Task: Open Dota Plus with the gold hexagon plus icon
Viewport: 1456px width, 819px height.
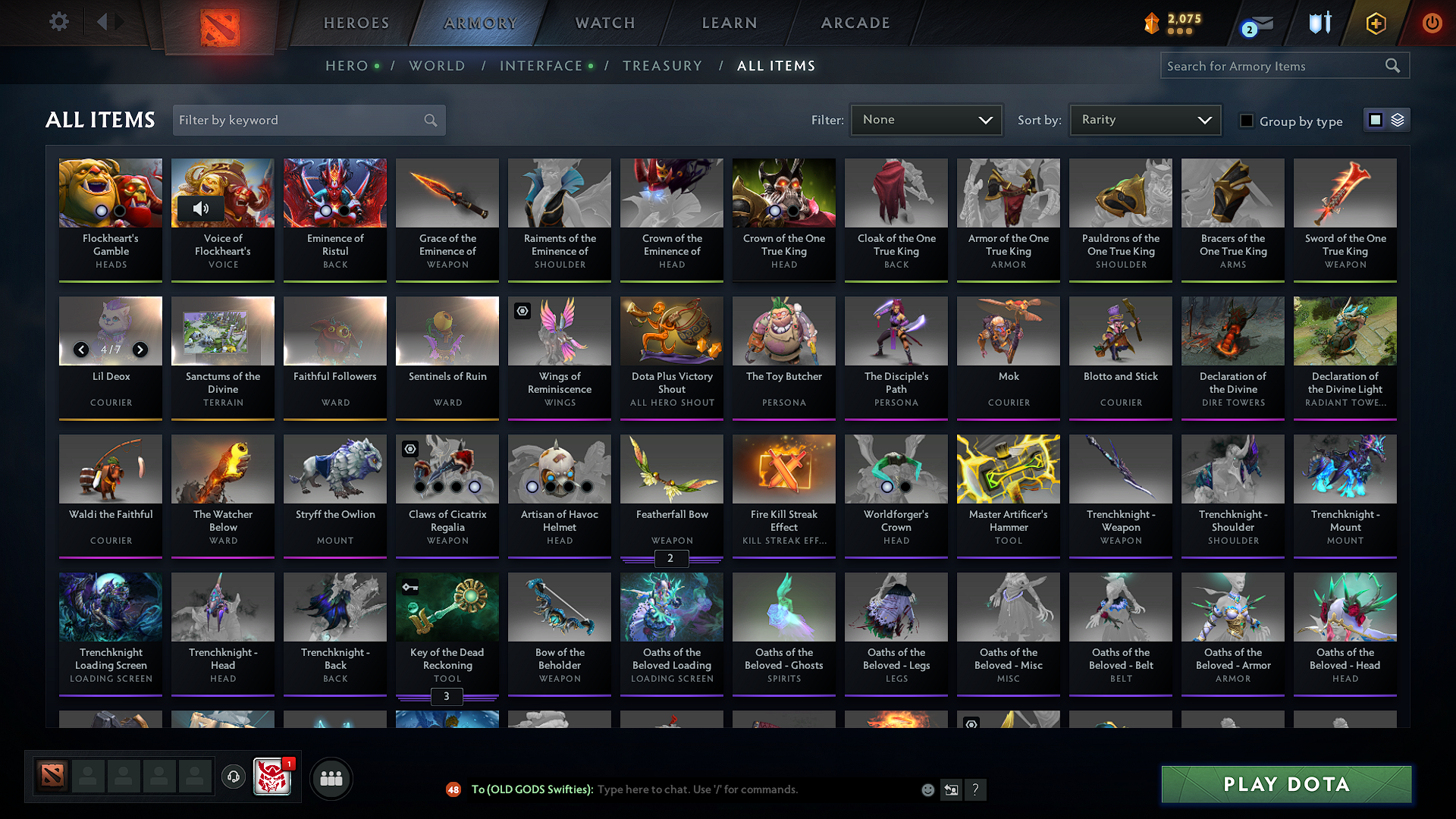Action: click(x=1375, y=24)
